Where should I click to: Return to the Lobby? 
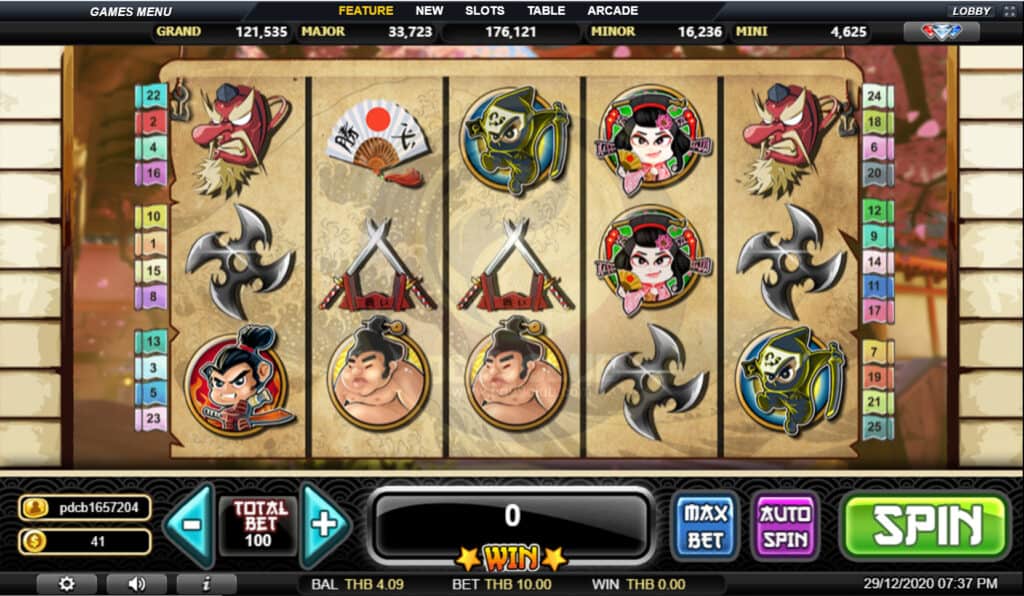970,11
